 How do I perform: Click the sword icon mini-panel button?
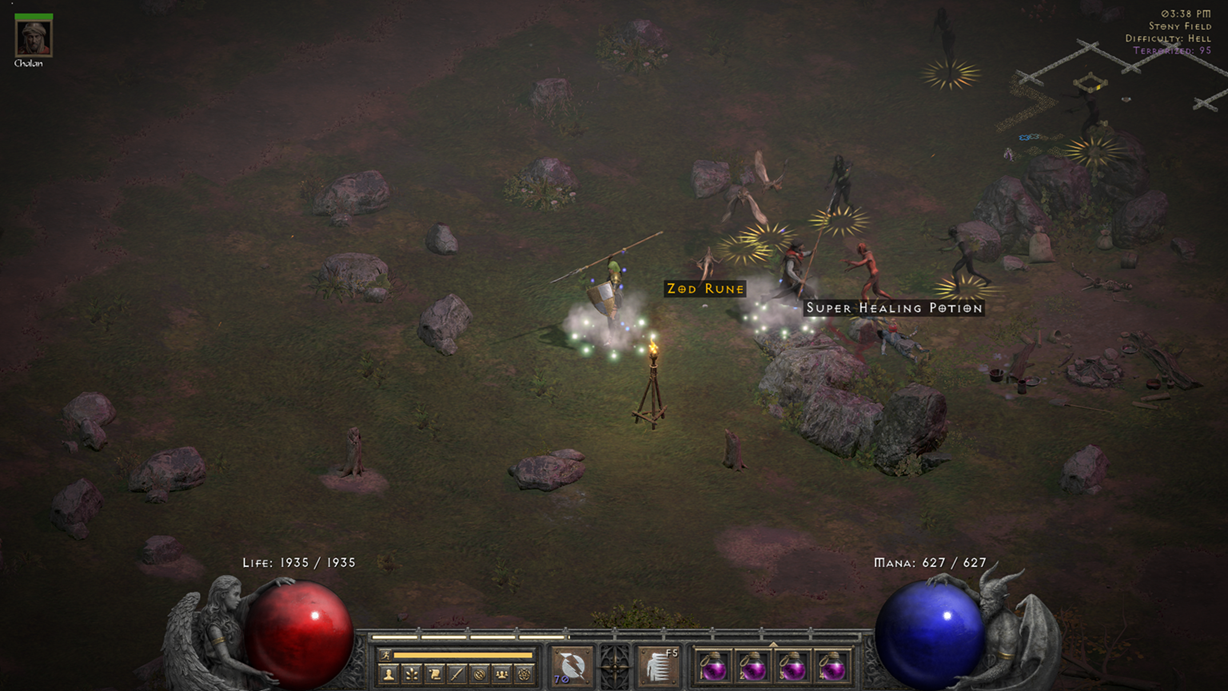456,675
